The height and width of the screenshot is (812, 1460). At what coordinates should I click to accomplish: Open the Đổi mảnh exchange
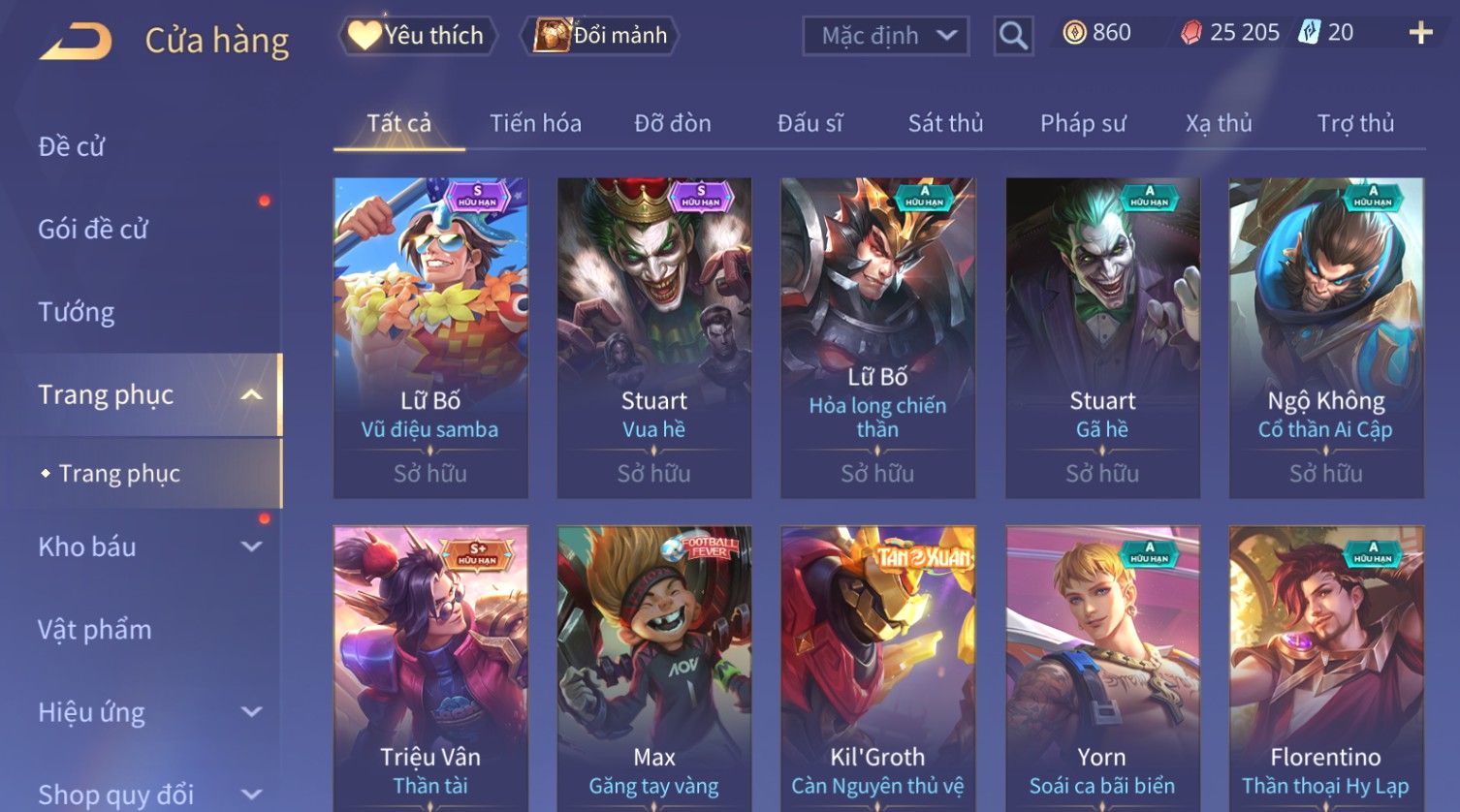(601, 36)
